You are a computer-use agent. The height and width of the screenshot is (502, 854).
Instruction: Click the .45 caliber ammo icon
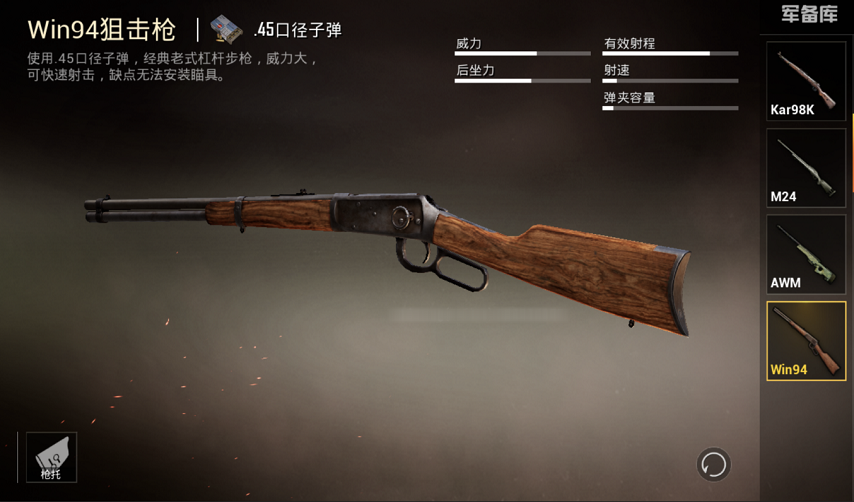tap(226, 30)
